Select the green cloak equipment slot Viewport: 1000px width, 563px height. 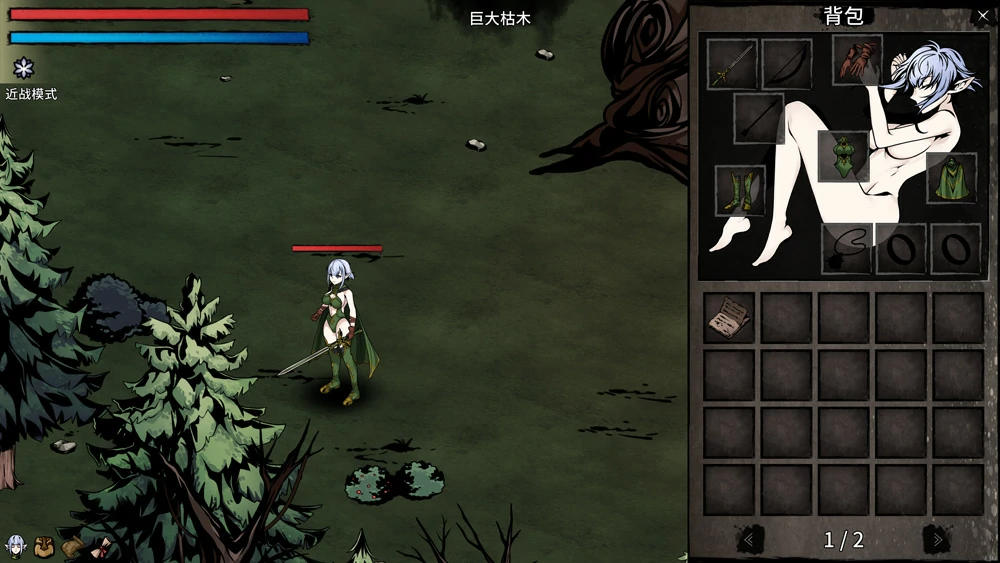coord(951,177)
